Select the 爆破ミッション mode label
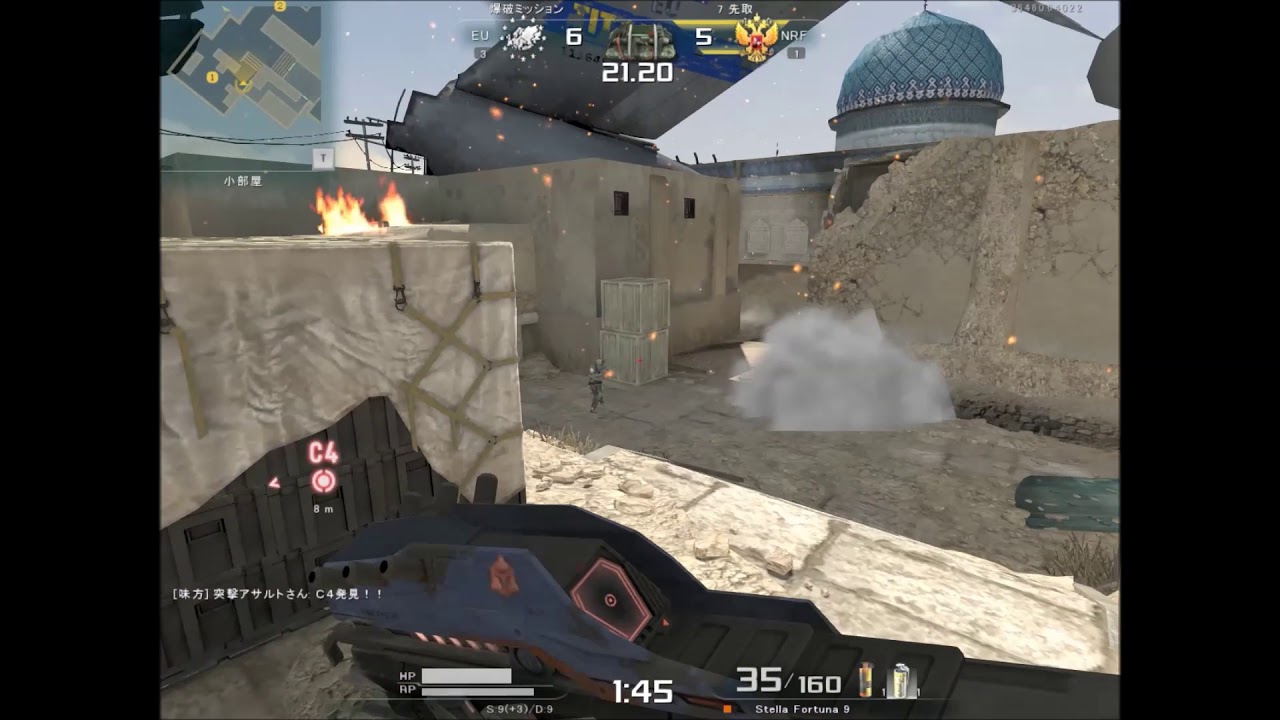This screenshot has width=1280, height=720. tap(525, 9)
